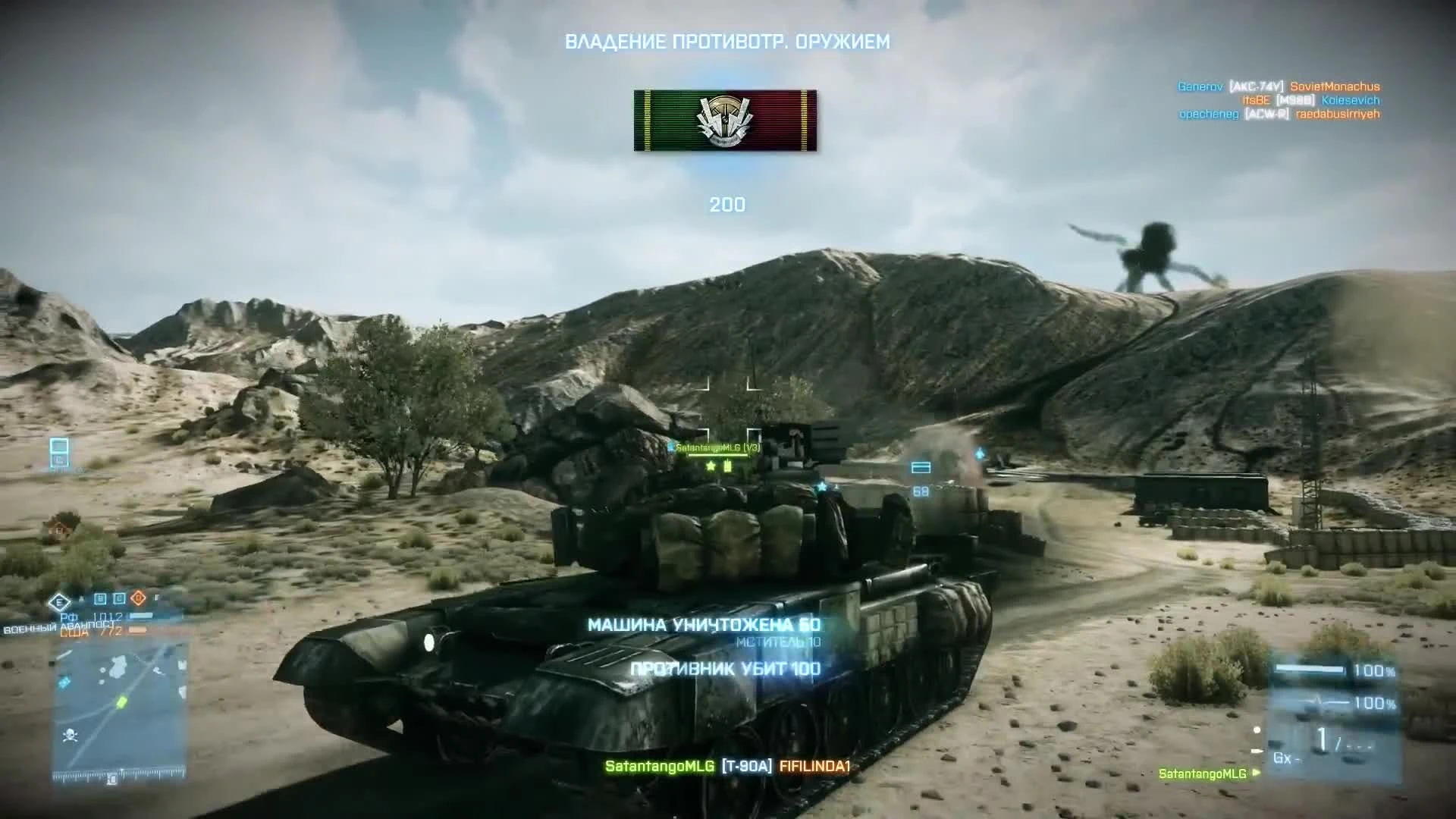Select the orange objective D marker
Viewport: 1456px width, 819px height.
[x=138, y=598]
